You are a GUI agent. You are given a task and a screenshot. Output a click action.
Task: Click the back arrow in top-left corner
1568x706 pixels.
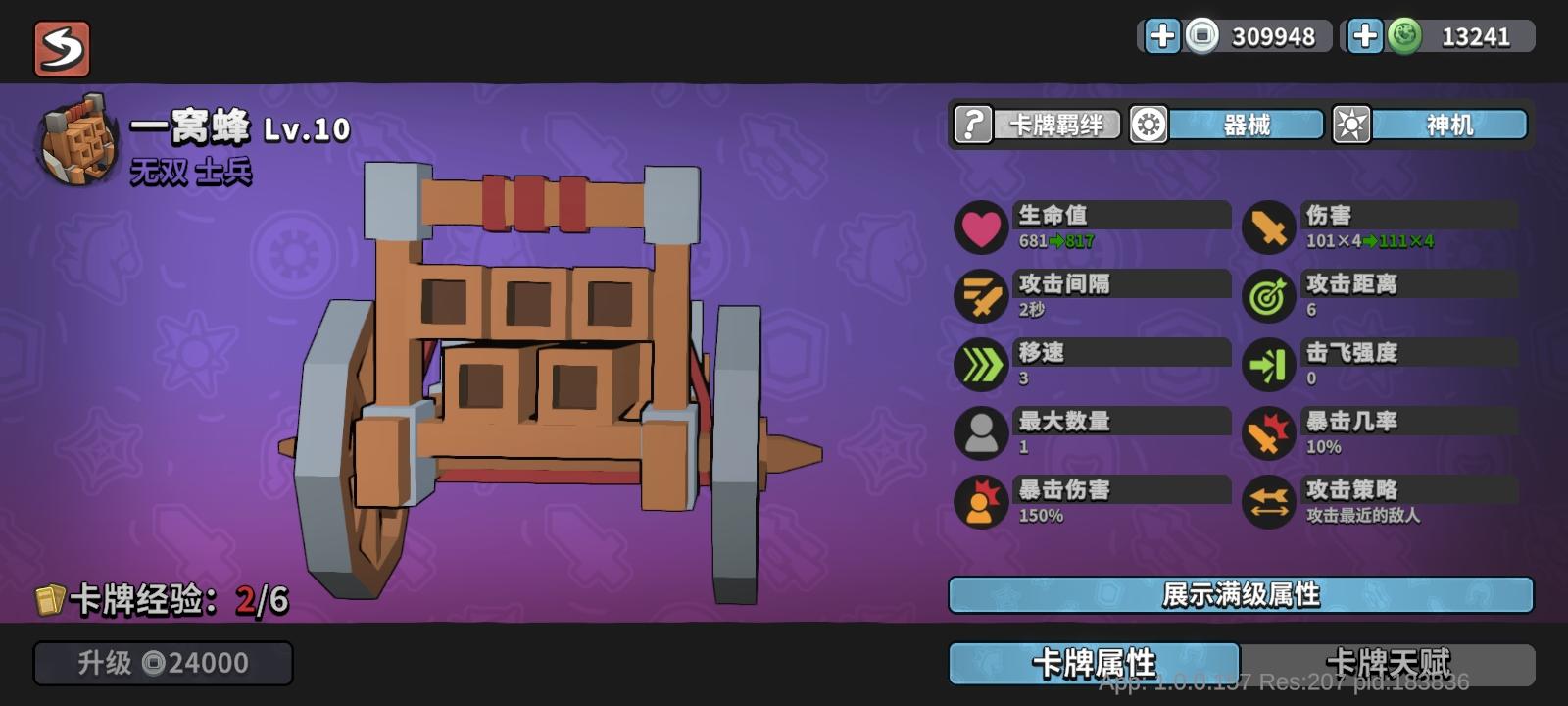click(x=62, y=47)
